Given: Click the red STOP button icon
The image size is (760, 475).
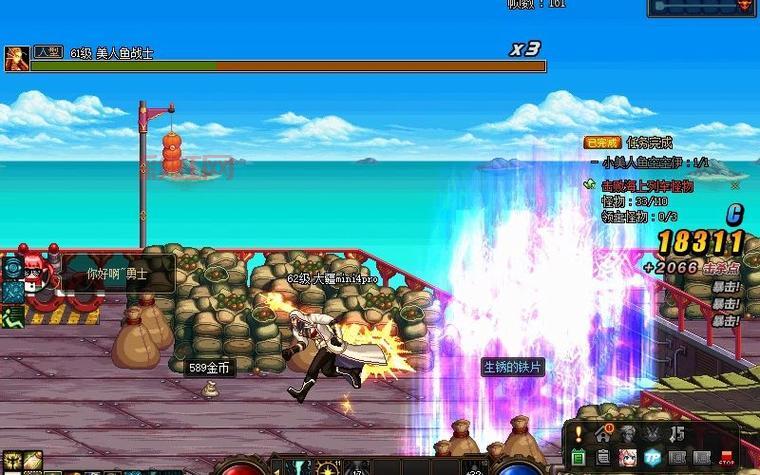Looking at the screenshot, I should tap(727, 458).
